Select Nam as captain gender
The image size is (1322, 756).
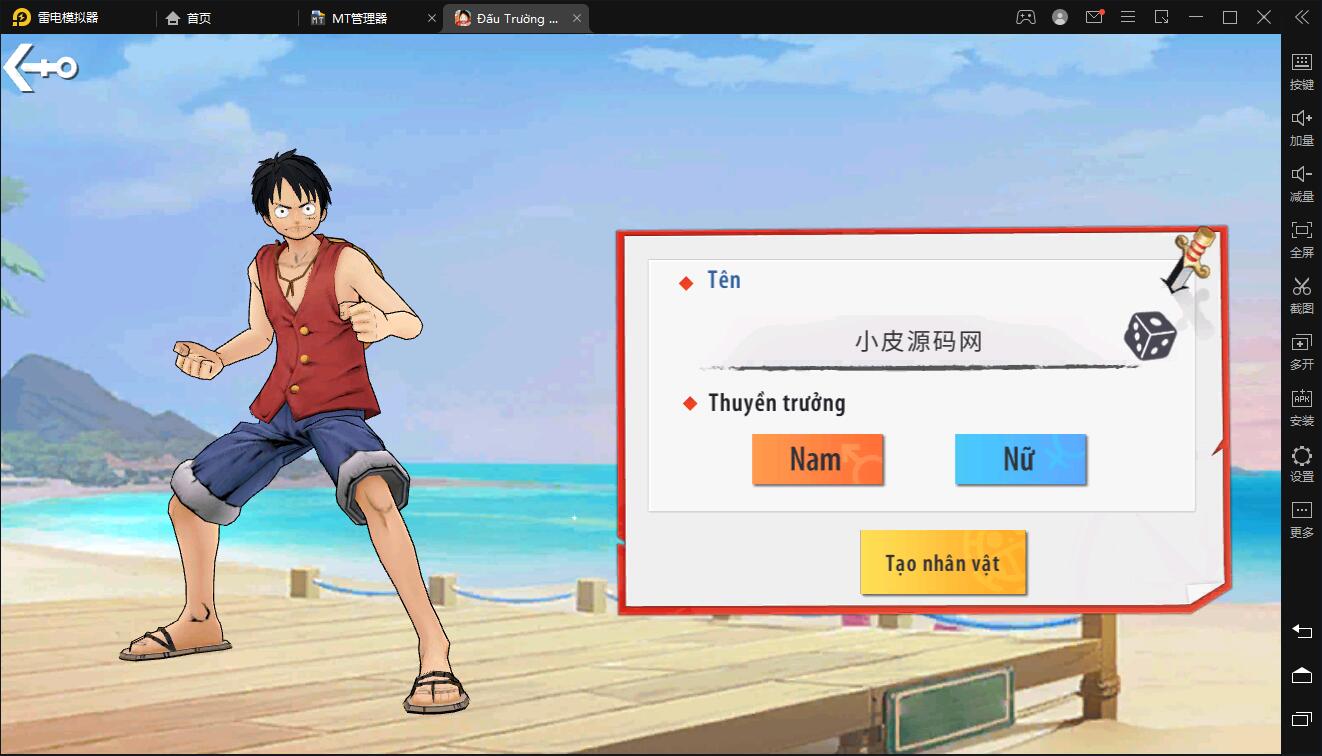(x=817, y=459)
